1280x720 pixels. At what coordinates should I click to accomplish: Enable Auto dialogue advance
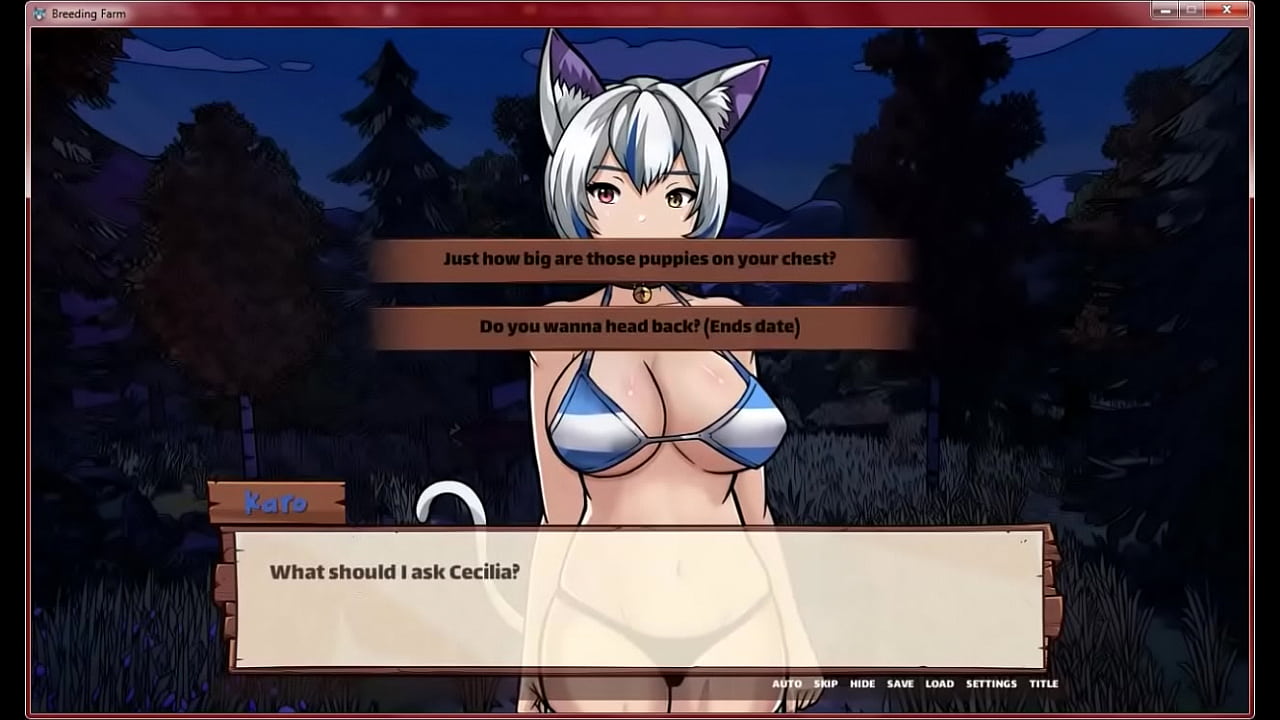pyautogui.click(x=787, y=684)
